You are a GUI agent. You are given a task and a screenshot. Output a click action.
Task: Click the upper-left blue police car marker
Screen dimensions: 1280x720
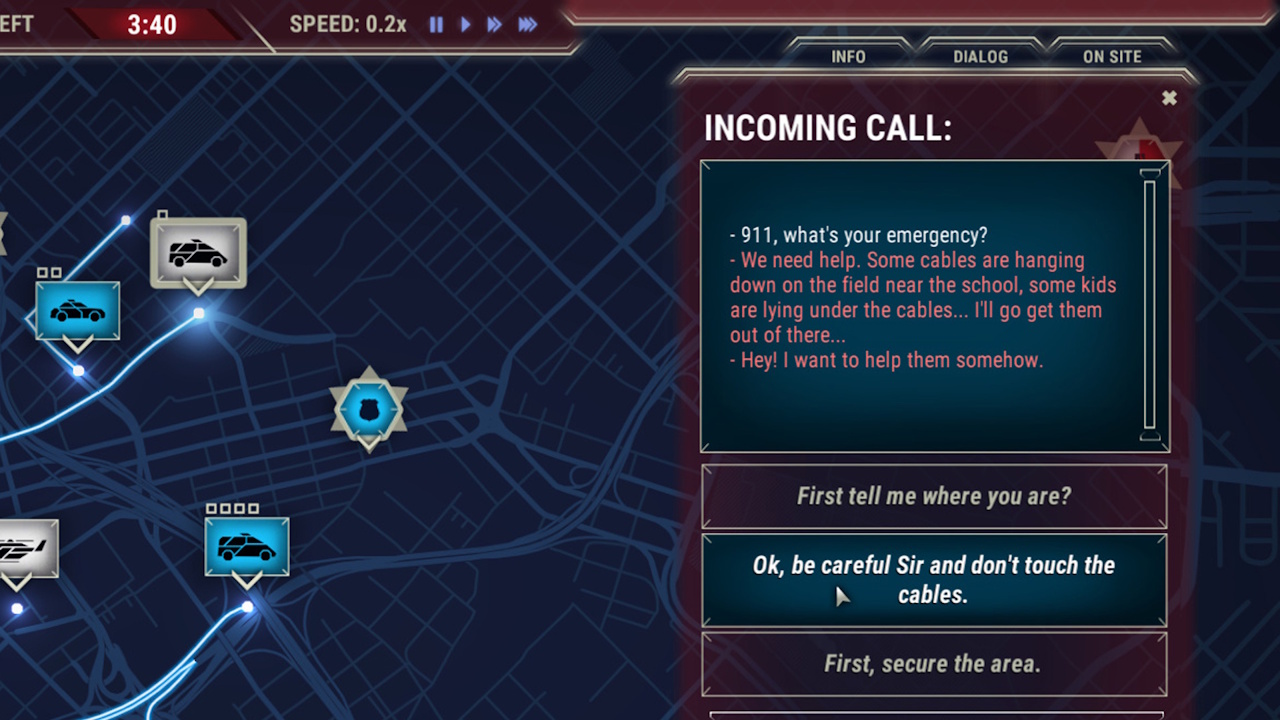tap(77, 311)
